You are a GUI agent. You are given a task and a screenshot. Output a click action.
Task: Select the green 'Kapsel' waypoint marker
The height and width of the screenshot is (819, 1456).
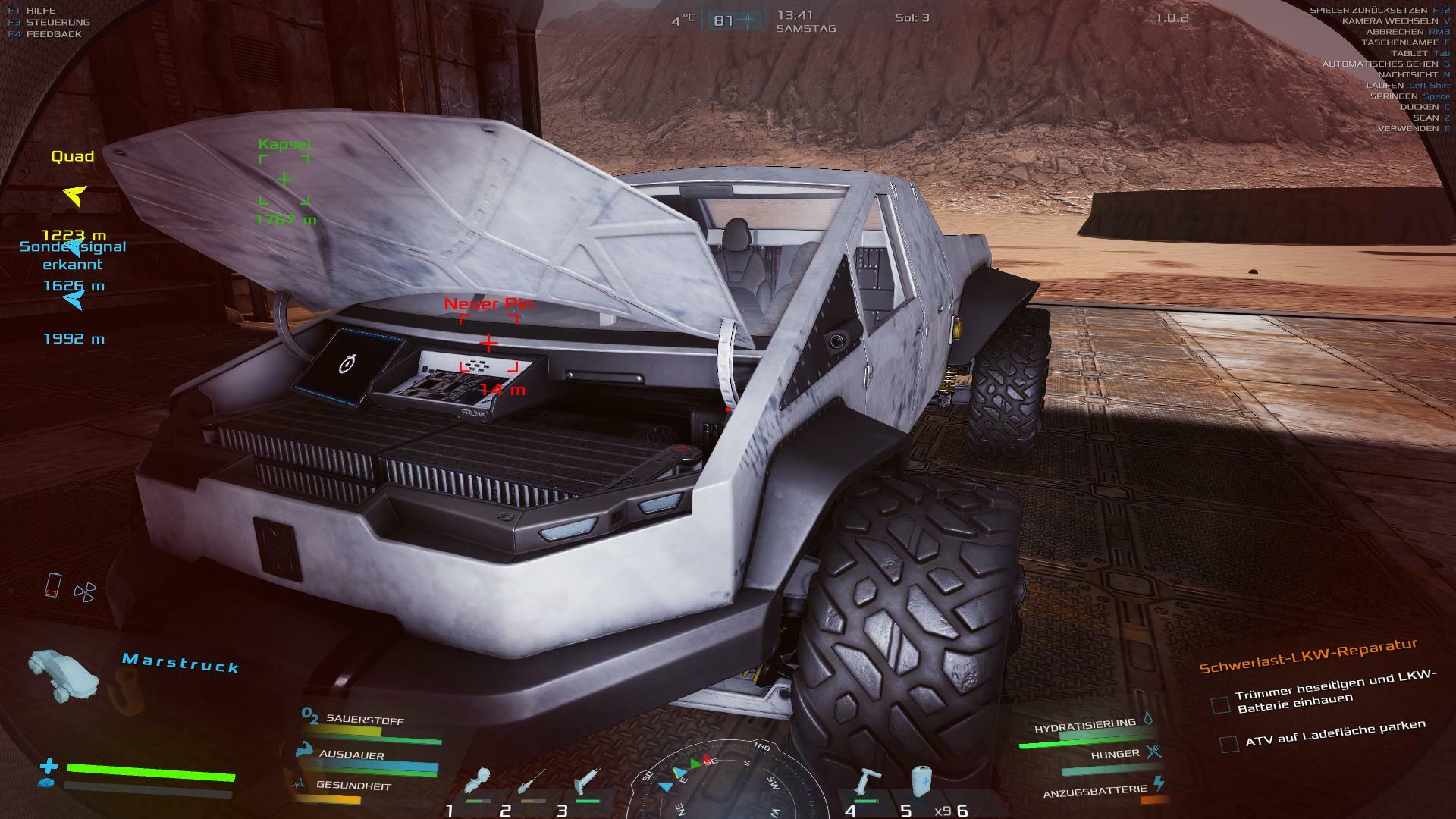[x=284, y=180]
